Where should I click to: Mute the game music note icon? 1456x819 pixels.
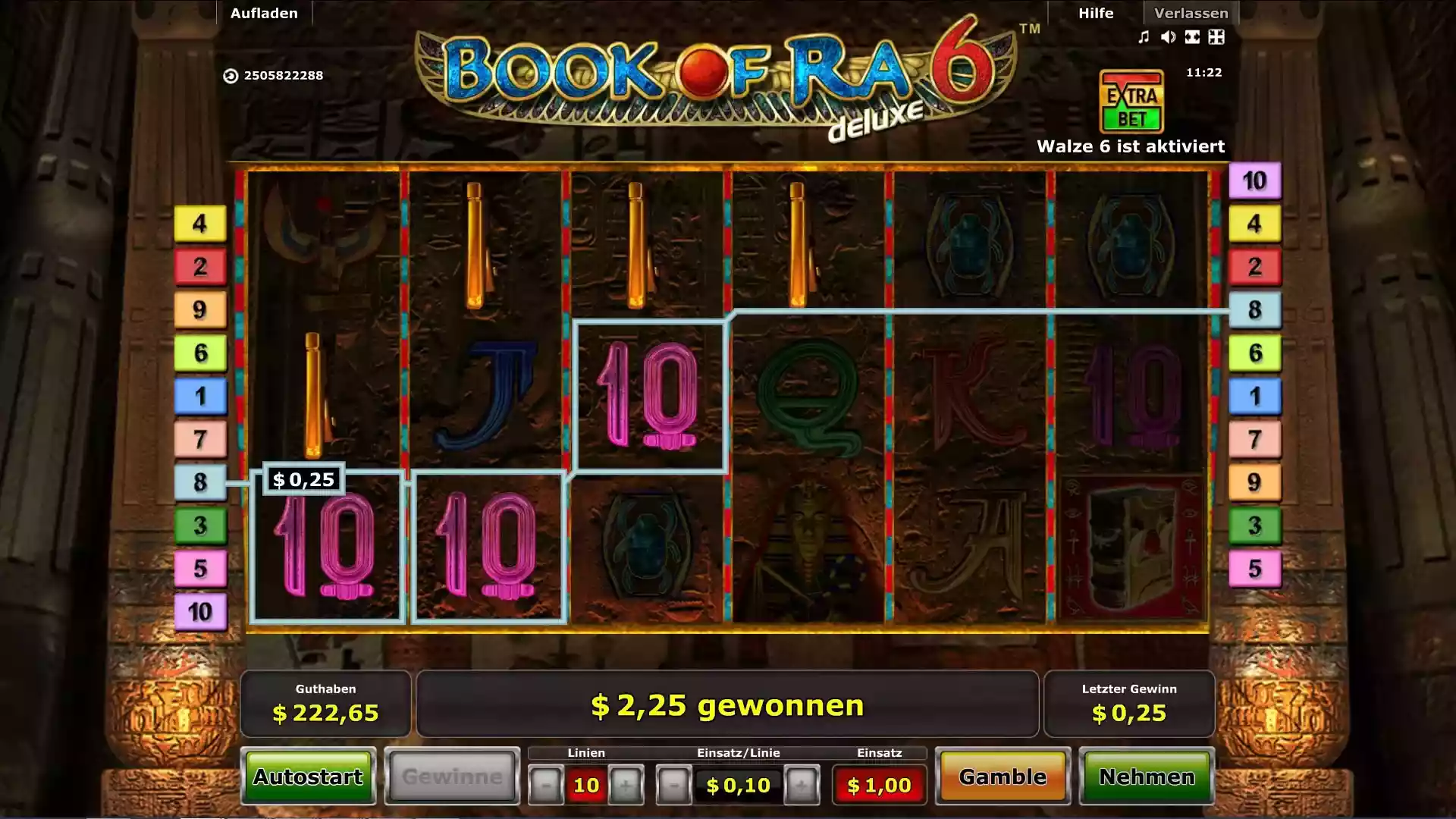pyautogui.click(x=1143, y=36)
